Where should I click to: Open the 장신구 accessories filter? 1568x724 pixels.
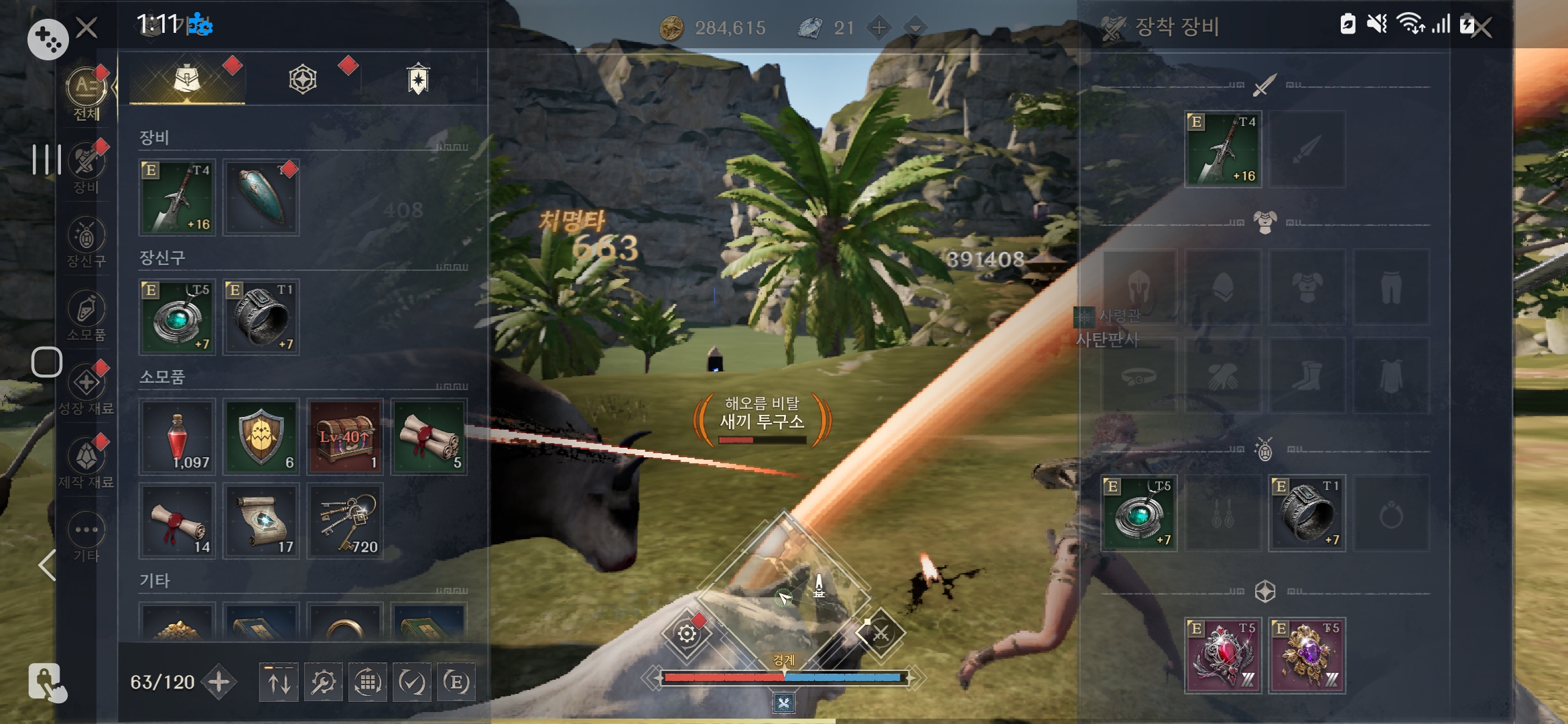(x=86, y=240)
